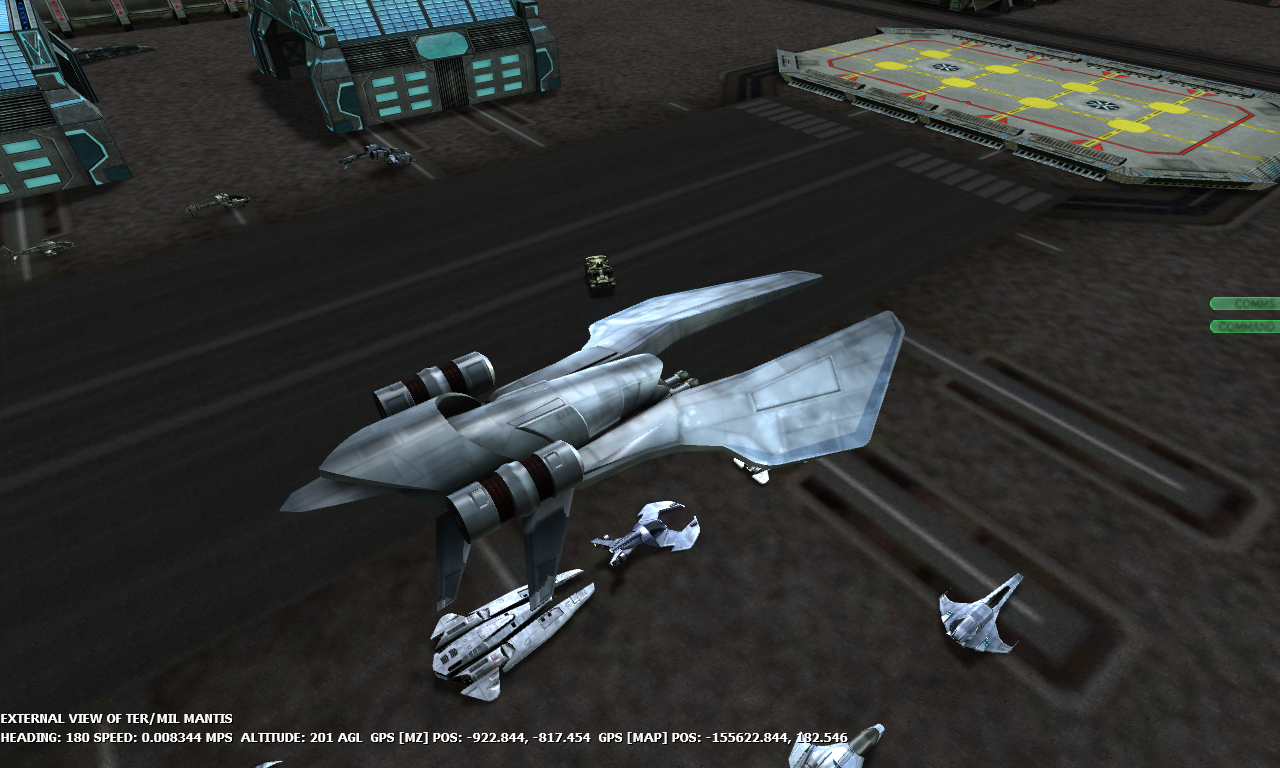Select the tank driving on the road
This screenshot has height=768, width=1280.
598,272
